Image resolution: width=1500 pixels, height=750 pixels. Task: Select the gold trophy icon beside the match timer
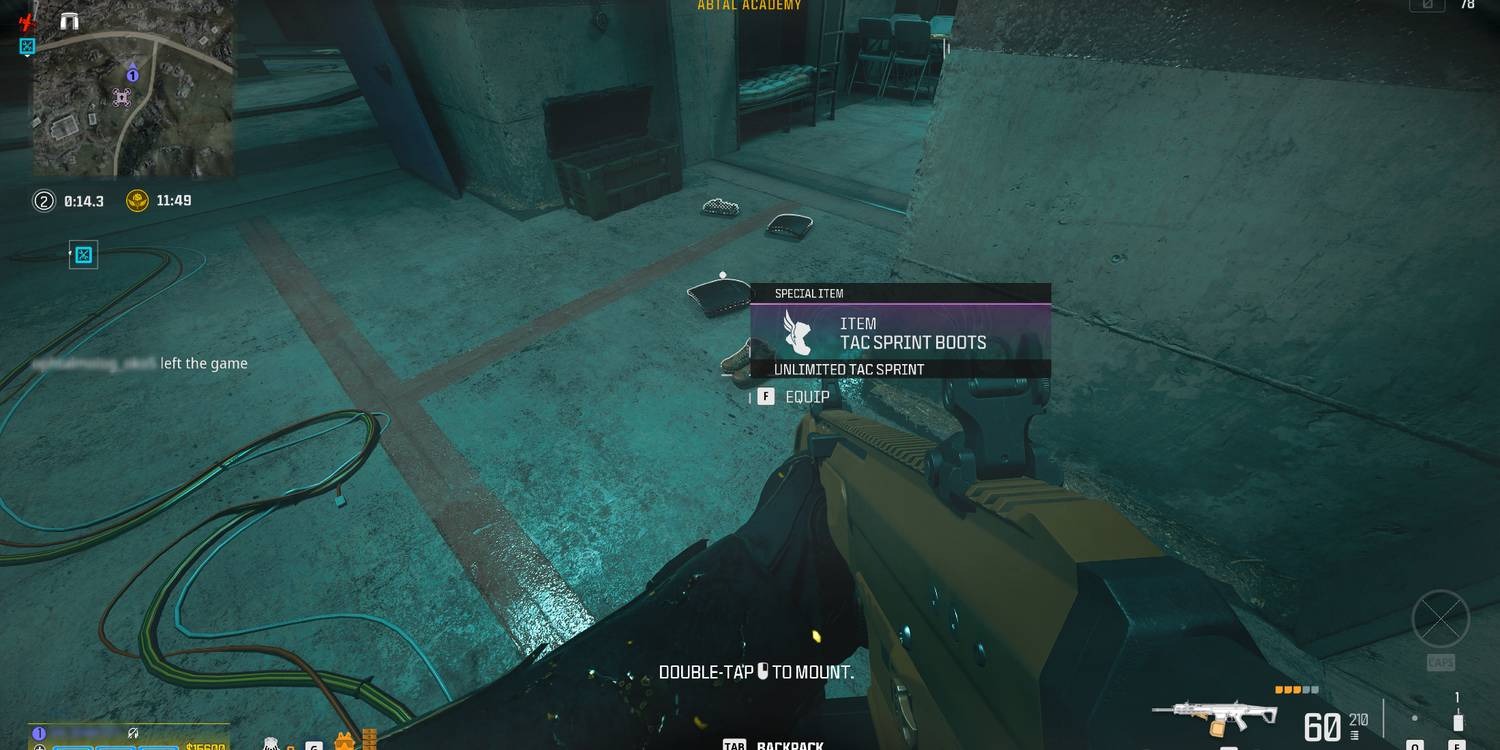tap(137, 200)
